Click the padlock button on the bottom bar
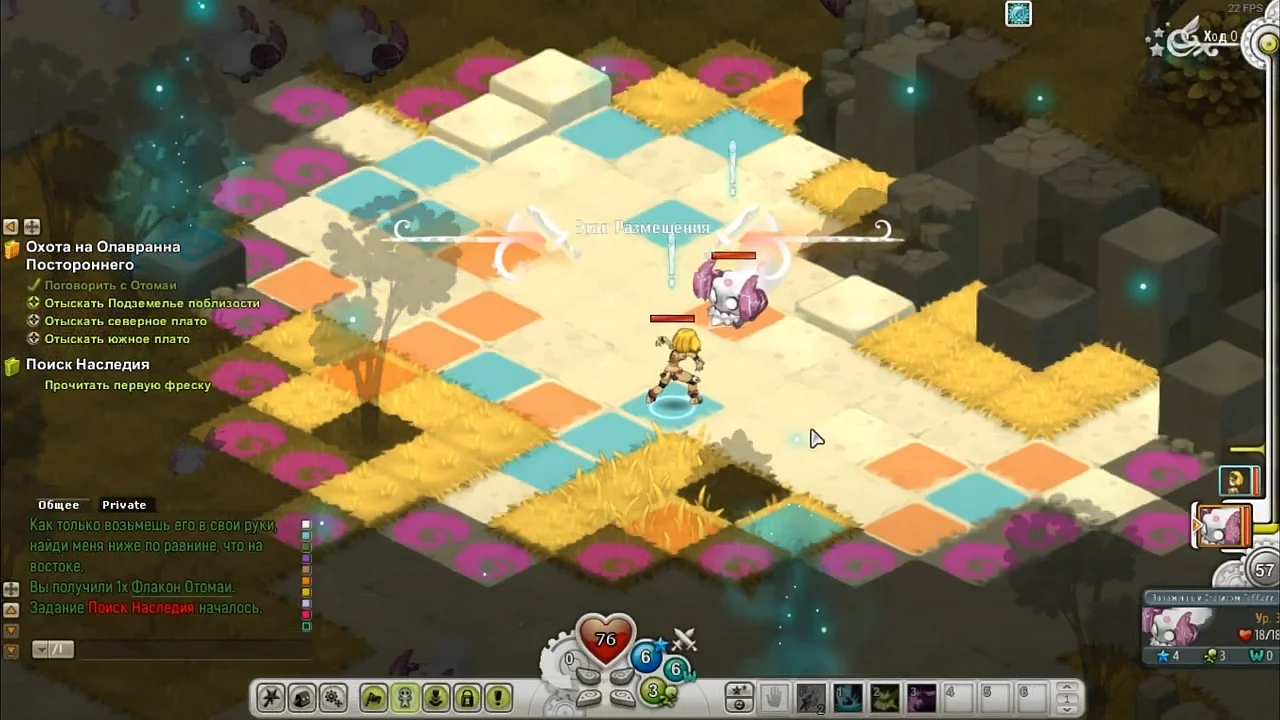The height and width of the screenshot is (720, 1280). coord(466,697)
